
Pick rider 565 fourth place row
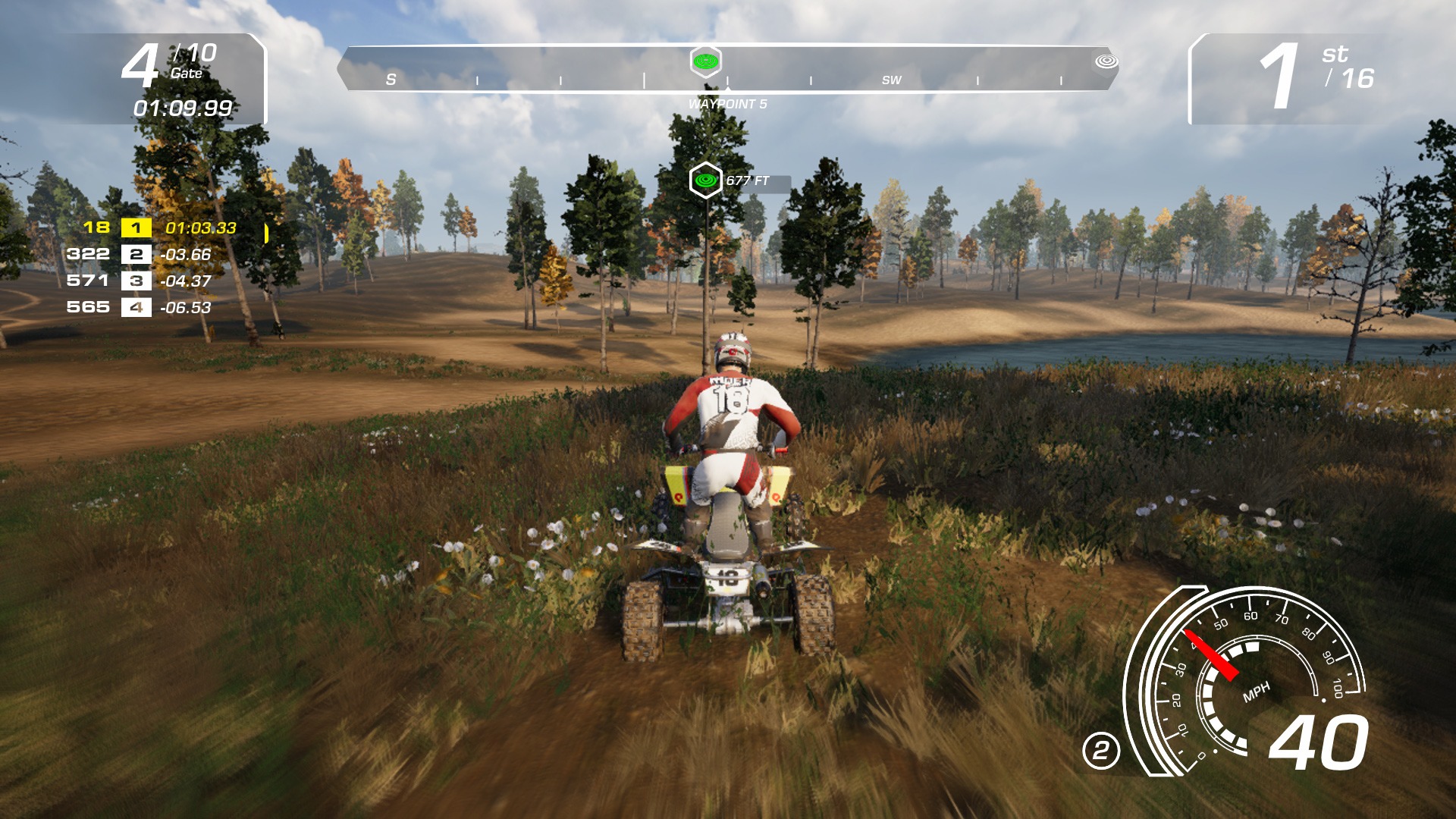139,307
